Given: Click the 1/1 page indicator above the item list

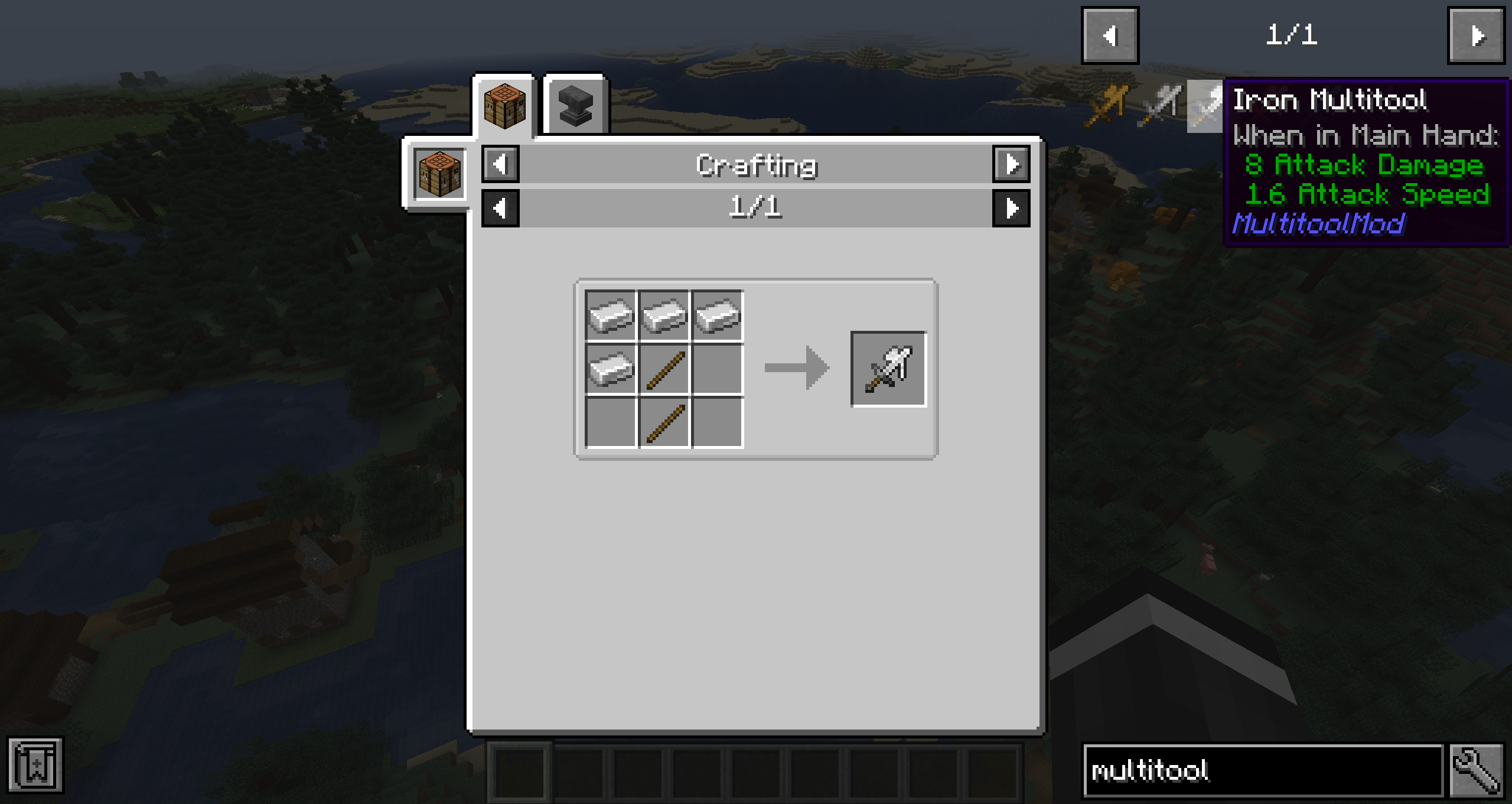Looking at the screenshot, I should [1291, 35].
